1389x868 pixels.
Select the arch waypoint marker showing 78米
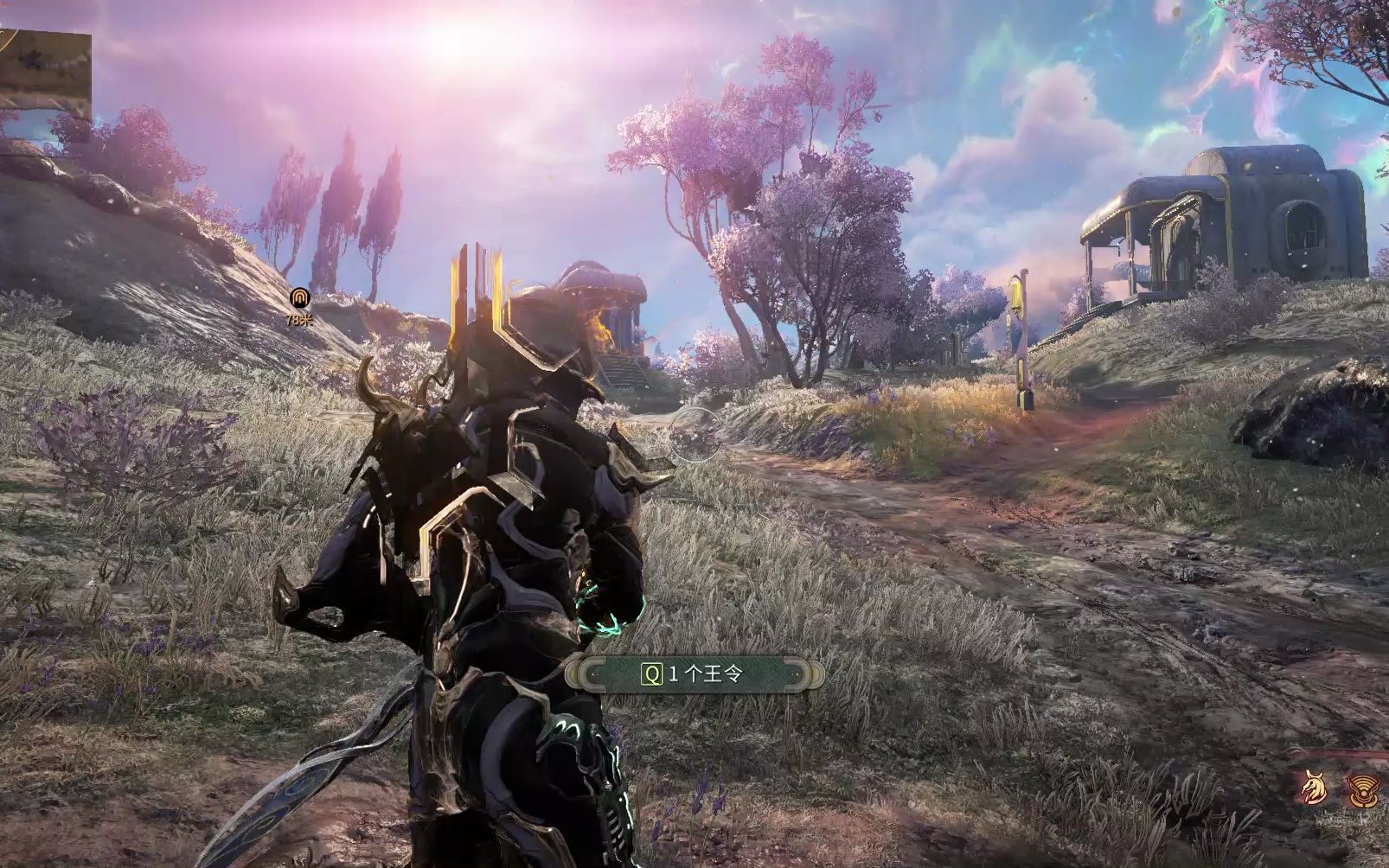point(300,299)
